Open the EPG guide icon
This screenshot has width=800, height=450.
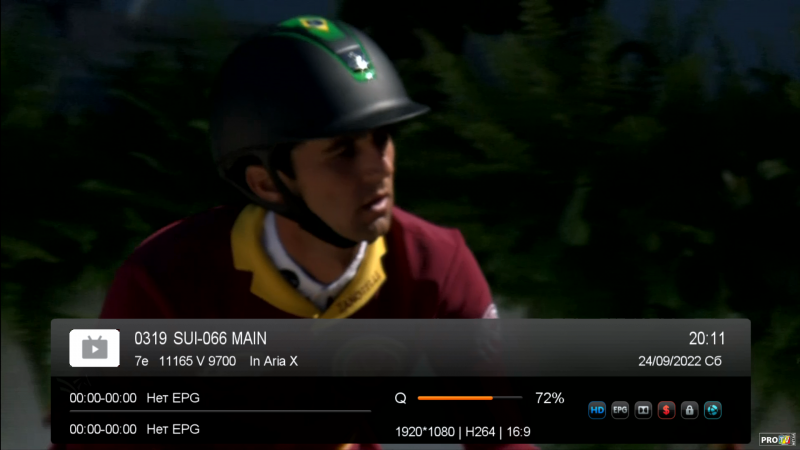[620, 410]
